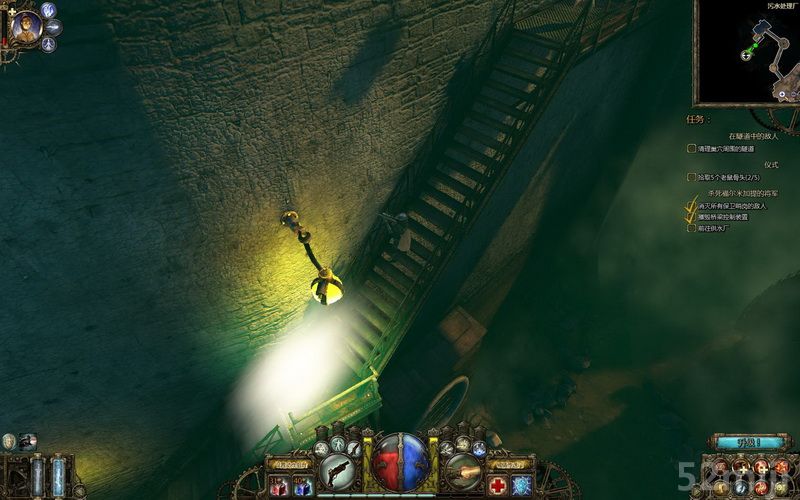Activate the glowing gunshot secondary skill

[x=462, y=470]
